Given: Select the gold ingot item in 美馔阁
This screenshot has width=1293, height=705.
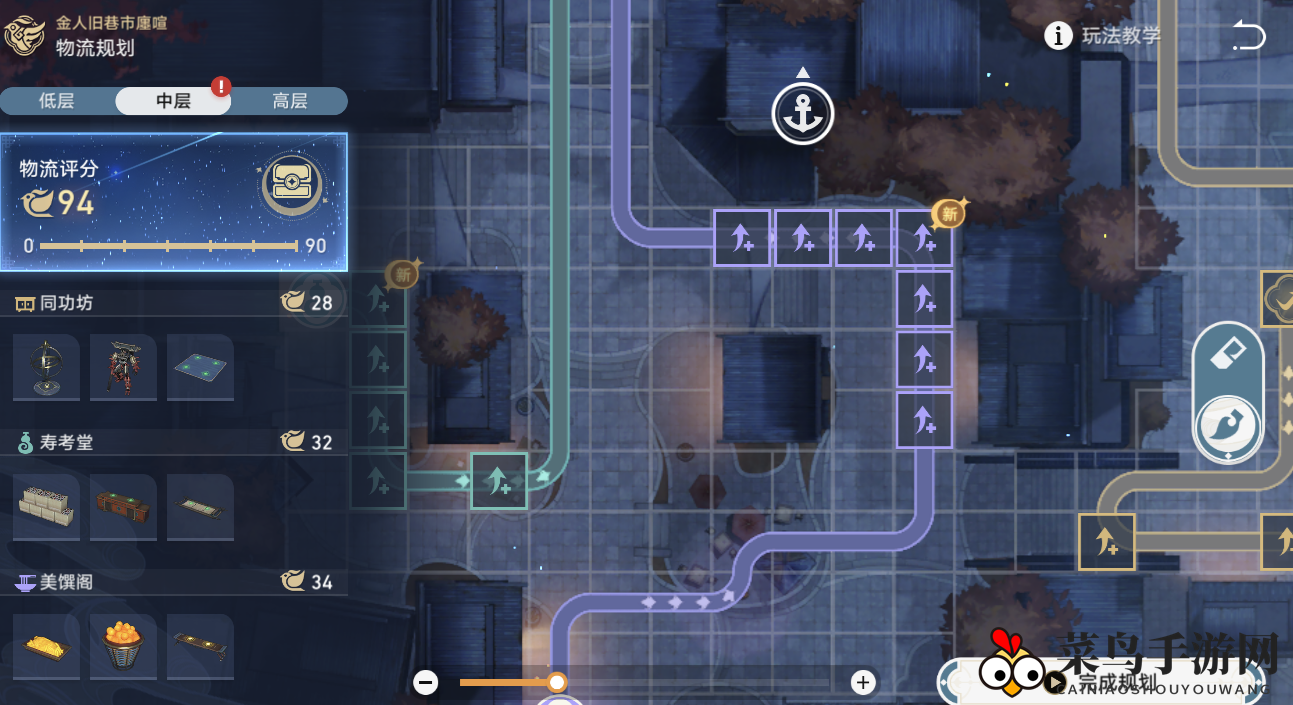Looking at the screenshot, I should point(46,646).
